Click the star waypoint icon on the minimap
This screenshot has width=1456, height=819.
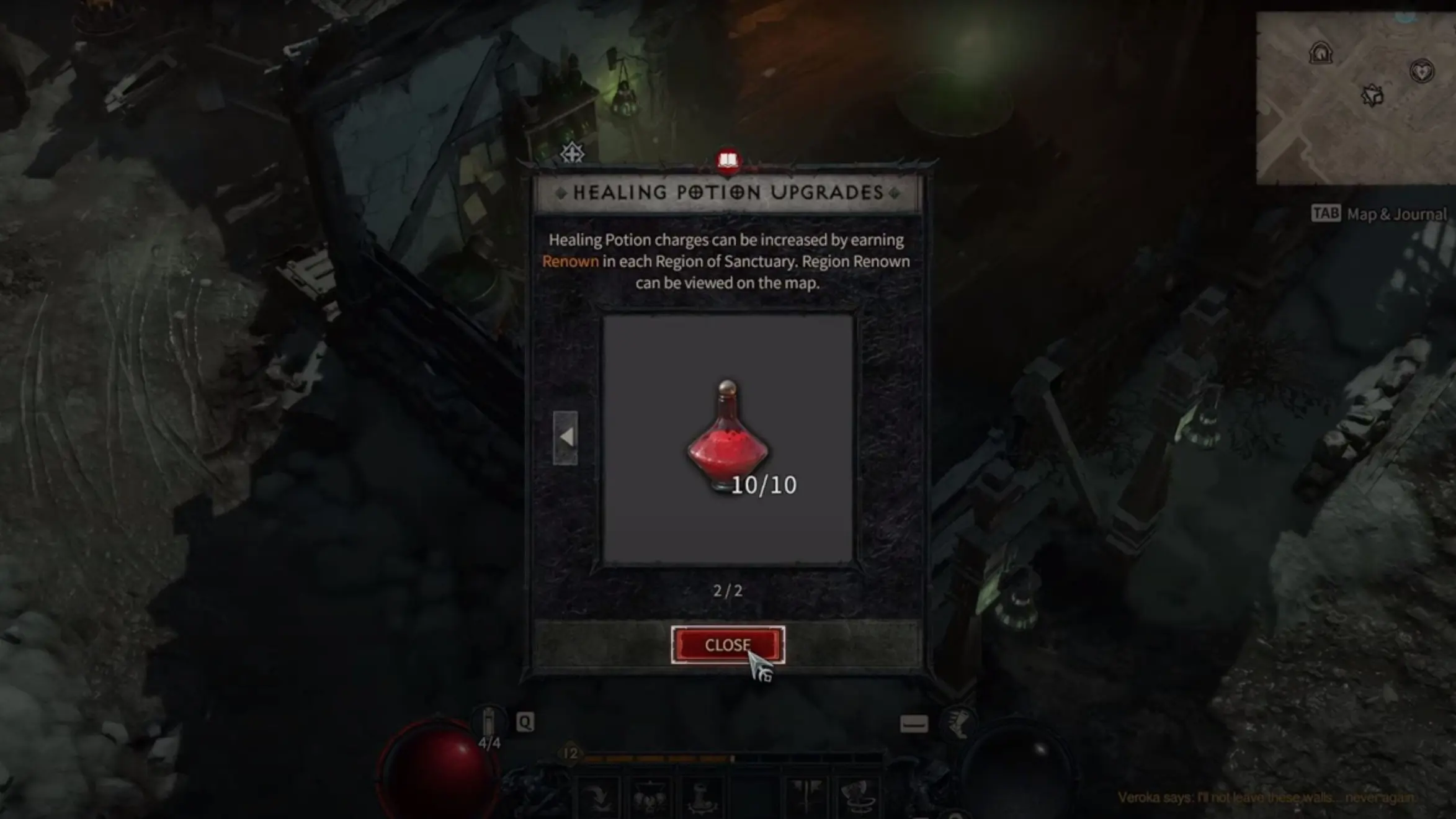1372,95
